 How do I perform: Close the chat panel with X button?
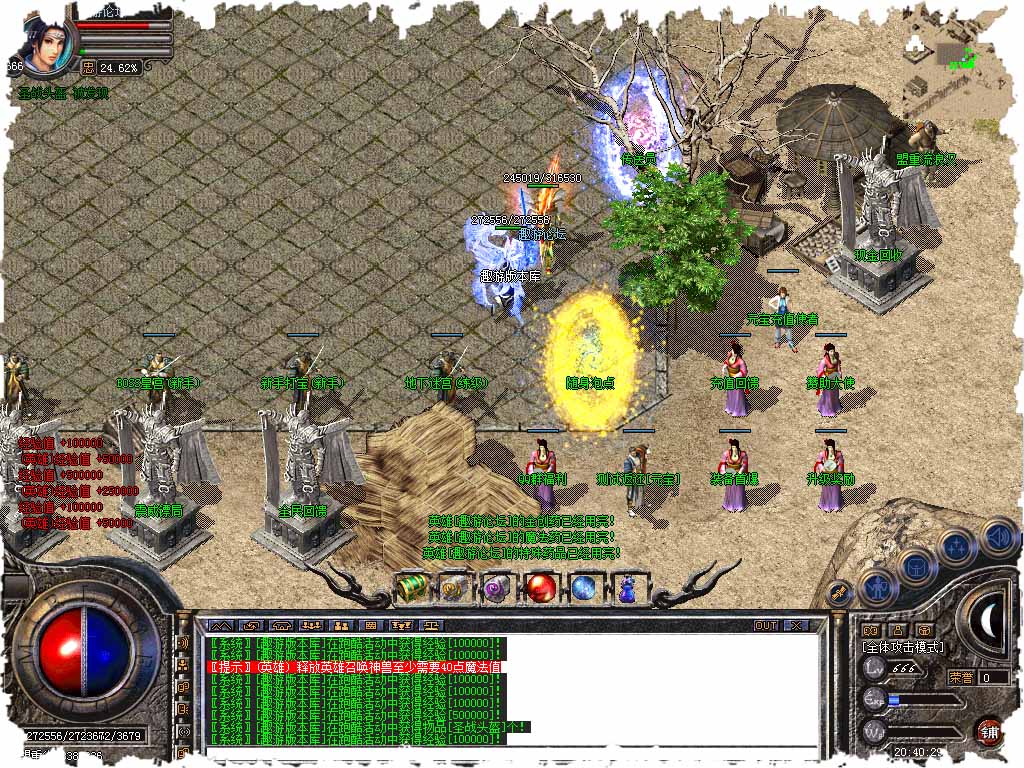pyautogui.click(x=796, y=625)
